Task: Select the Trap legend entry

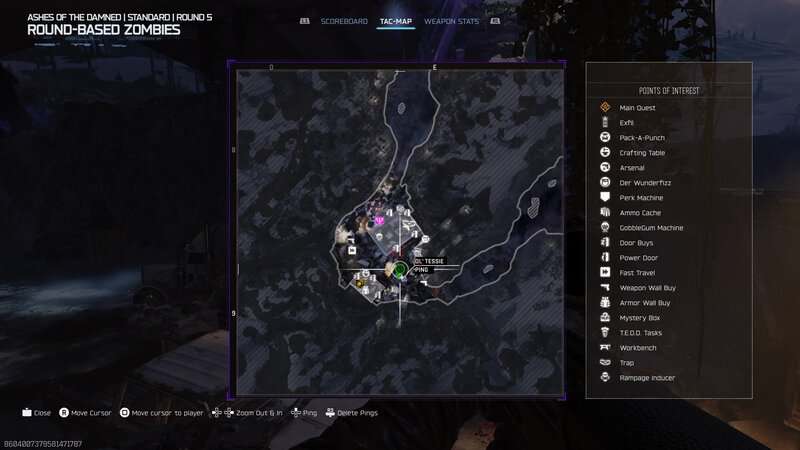Action: pos(627,362)
